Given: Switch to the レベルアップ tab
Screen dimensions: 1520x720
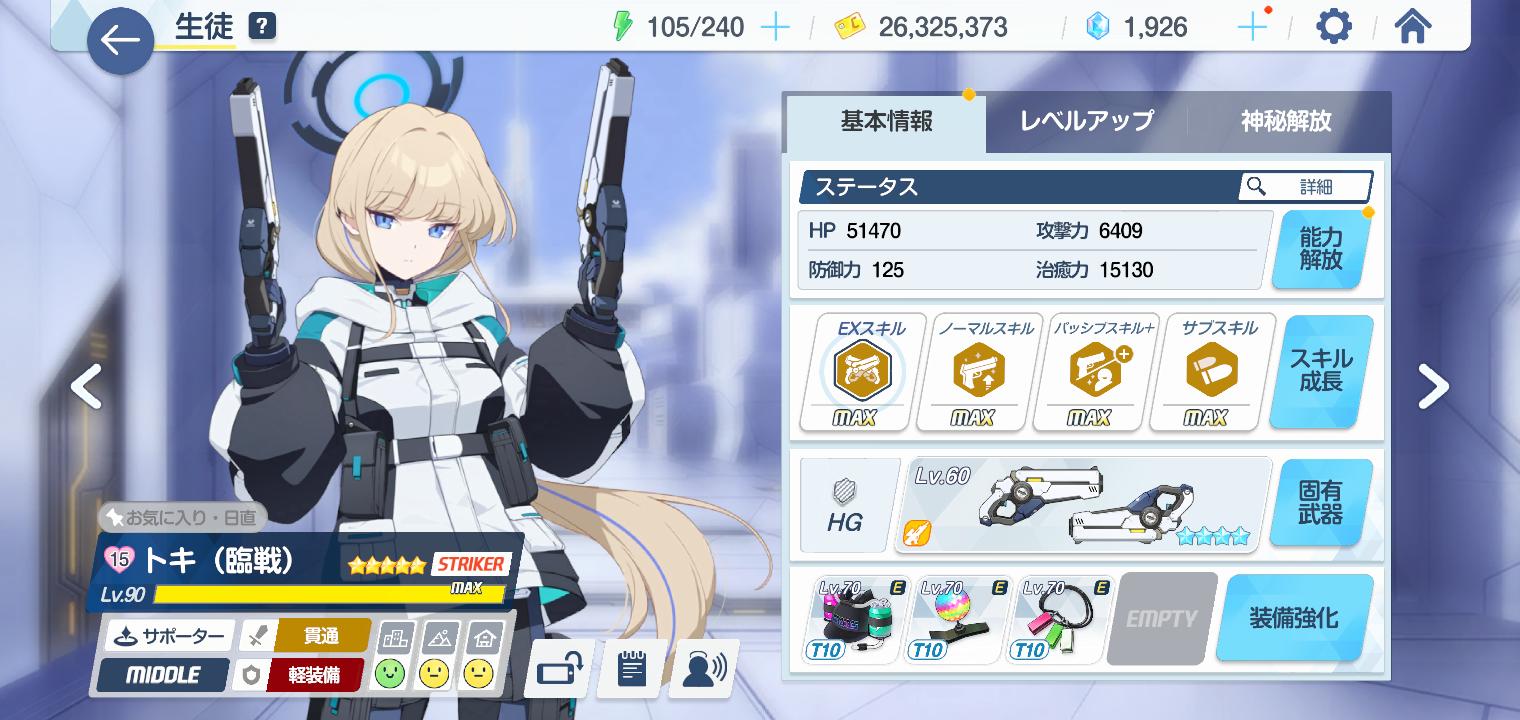Looking at the screenshot, I should click(1086, 122).
